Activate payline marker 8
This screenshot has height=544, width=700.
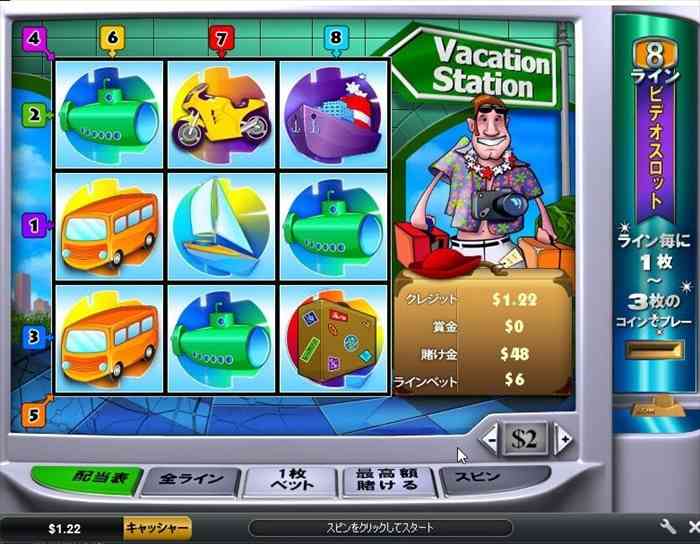tap(336, 38)
